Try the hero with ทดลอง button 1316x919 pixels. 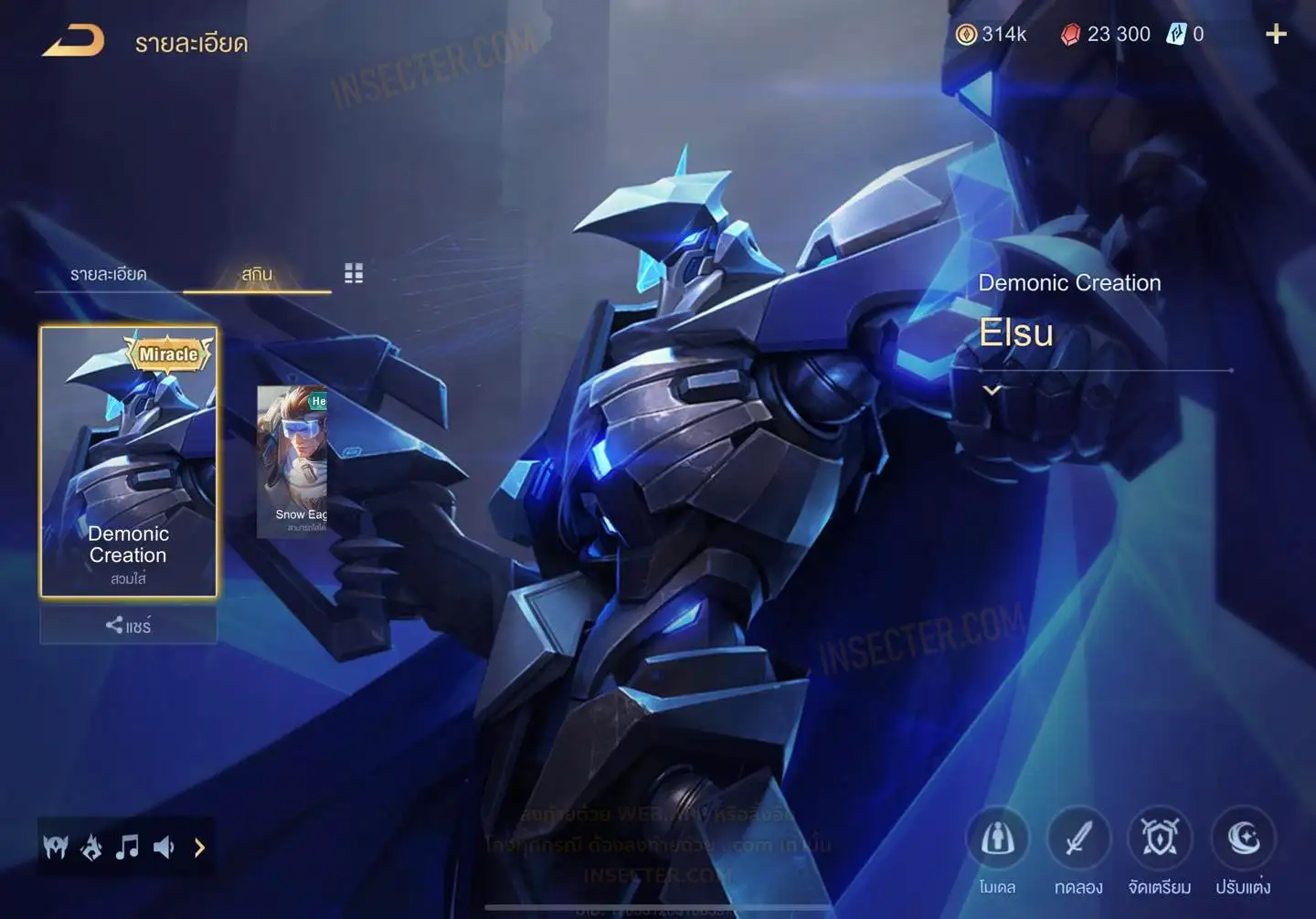[x=1078, y=840]
